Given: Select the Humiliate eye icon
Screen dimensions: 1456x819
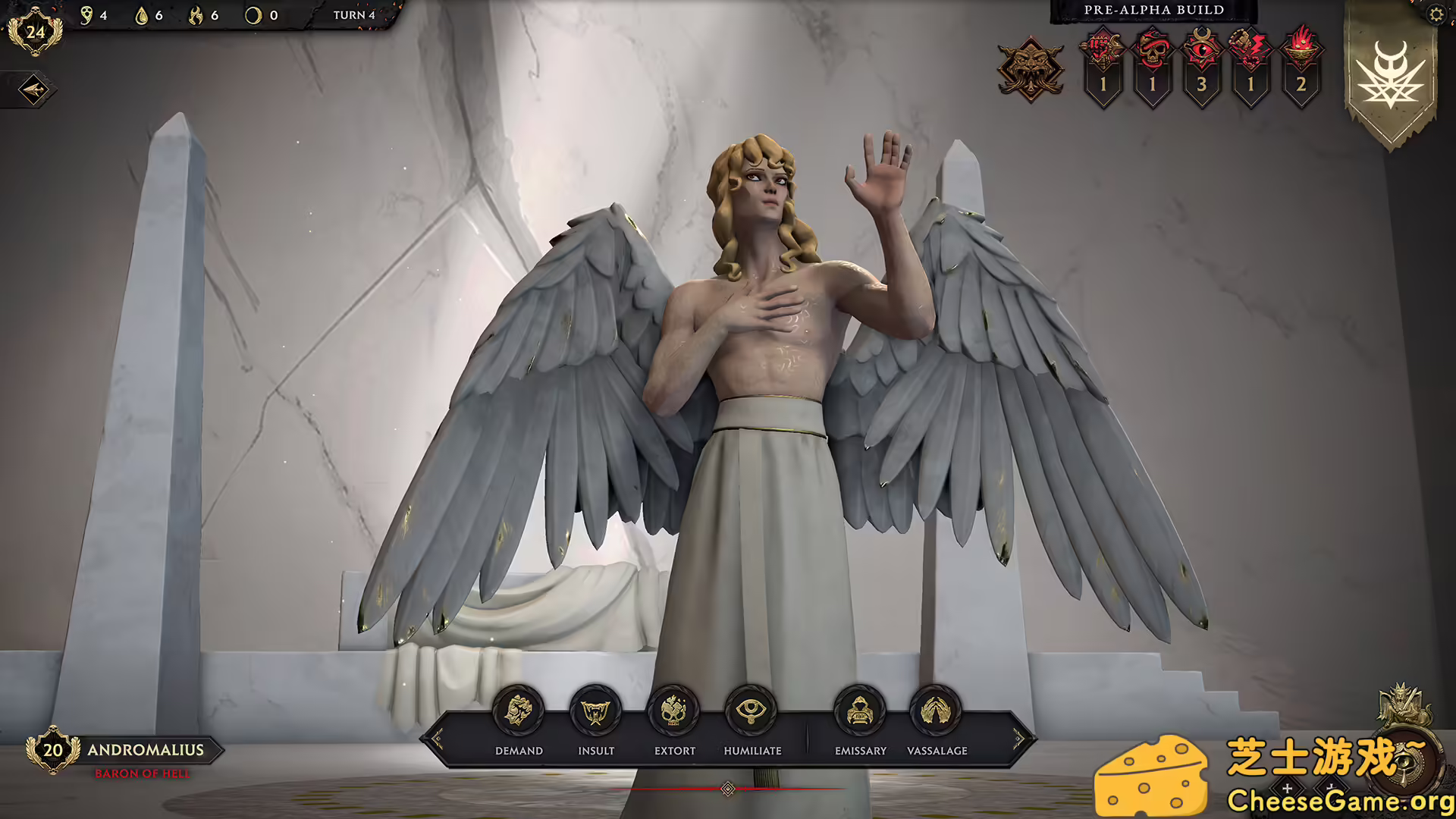Looking at the screenshot, I should point(752,710).
